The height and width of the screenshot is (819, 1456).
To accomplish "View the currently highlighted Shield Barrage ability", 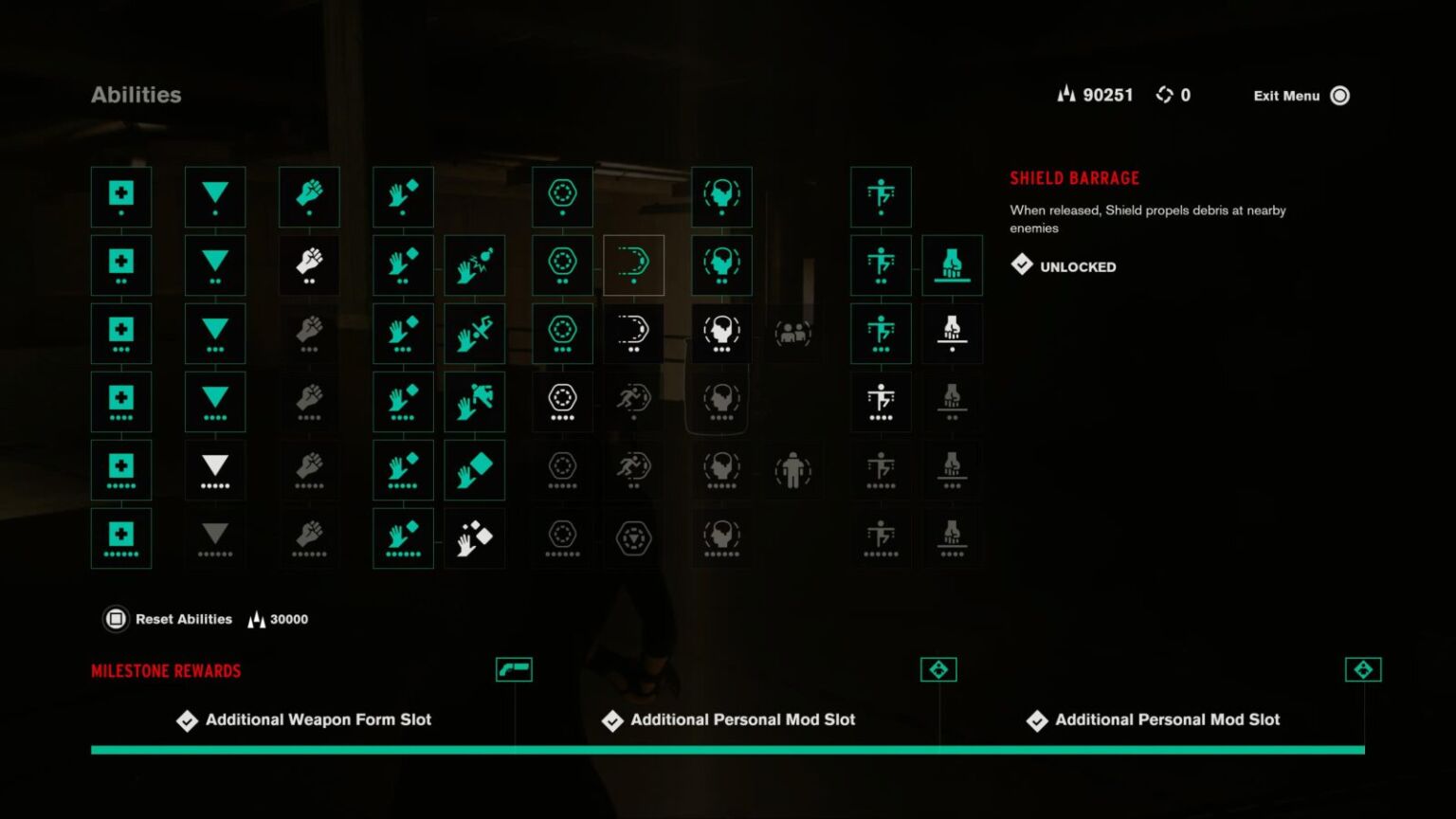I will point(633,264).
